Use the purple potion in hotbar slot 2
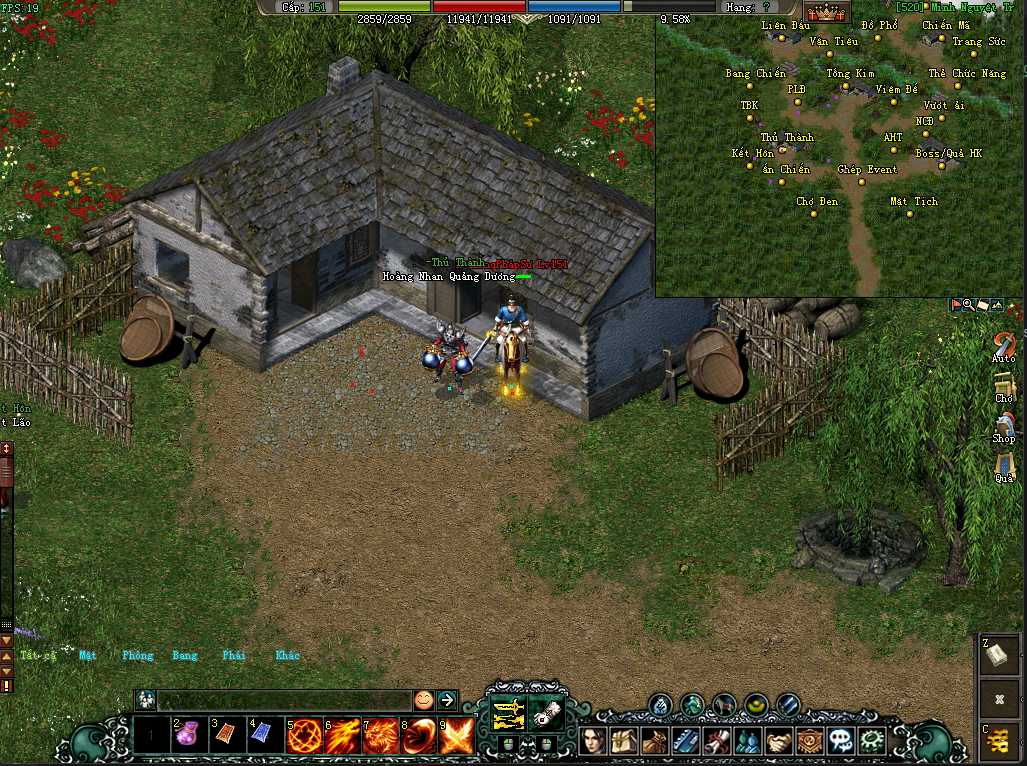 coord(189,737)
